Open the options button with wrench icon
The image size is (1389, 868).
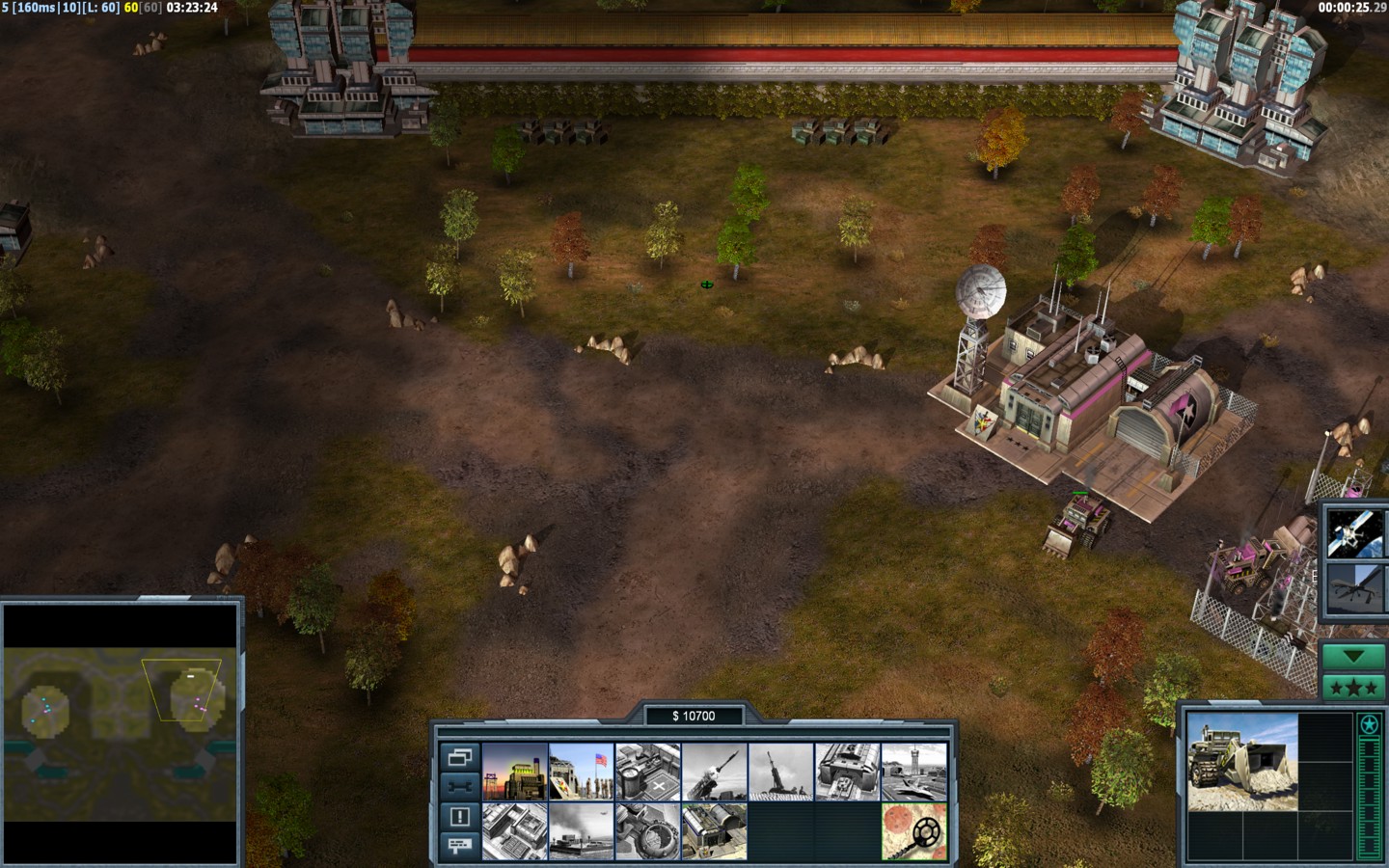[x=459, y=786]
